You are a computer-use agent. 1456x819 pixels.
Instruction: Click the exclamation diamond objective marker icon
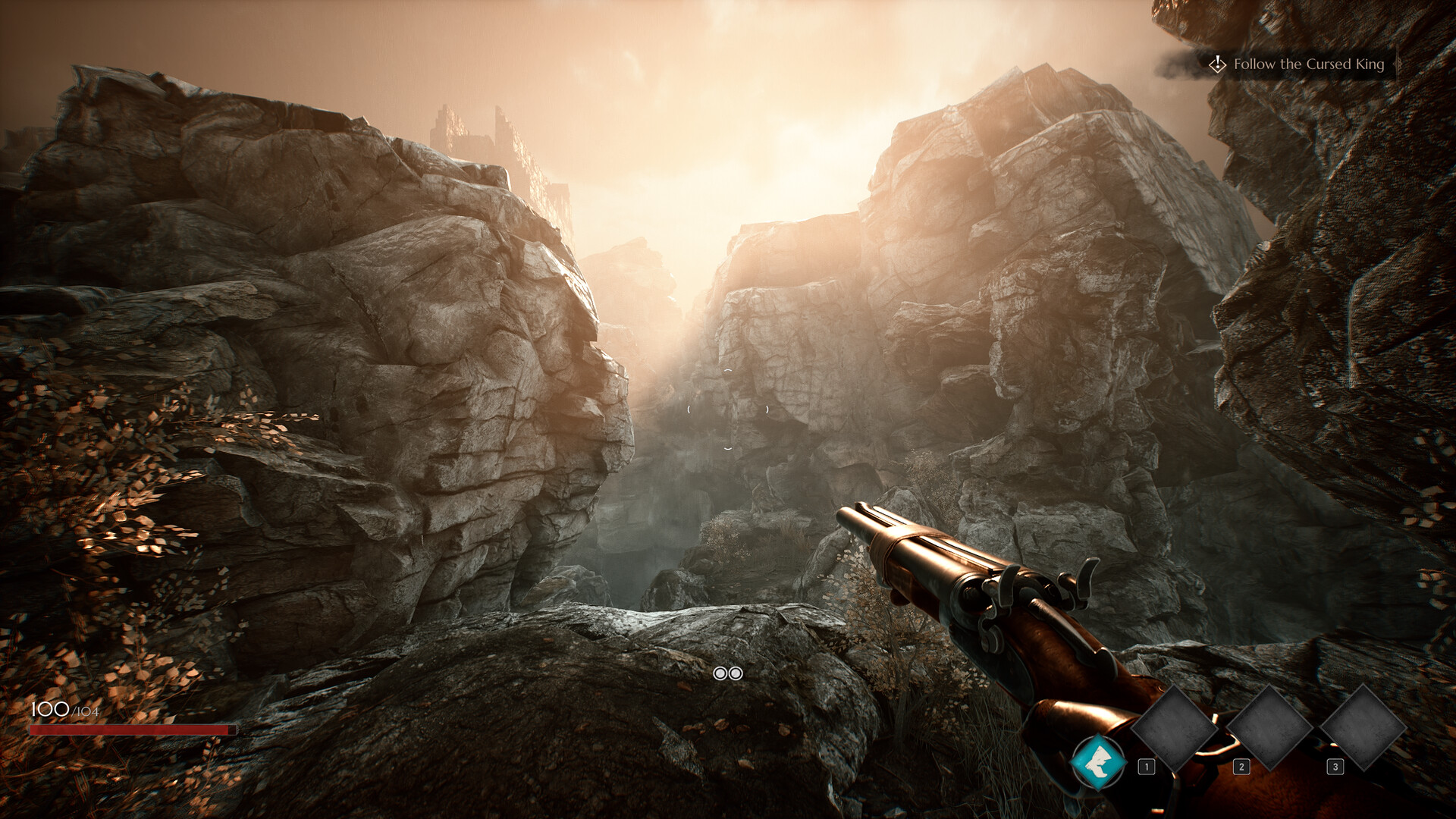click(x=1217, y=65)
